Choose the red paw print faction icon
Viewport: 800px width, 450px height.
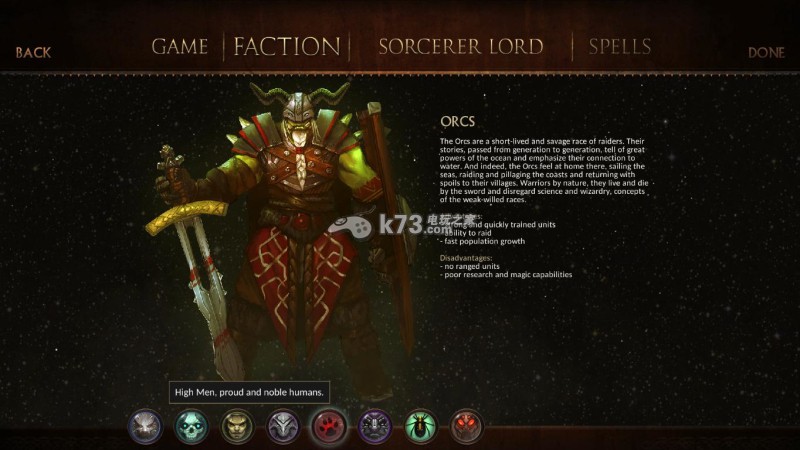tap(329, 427)
